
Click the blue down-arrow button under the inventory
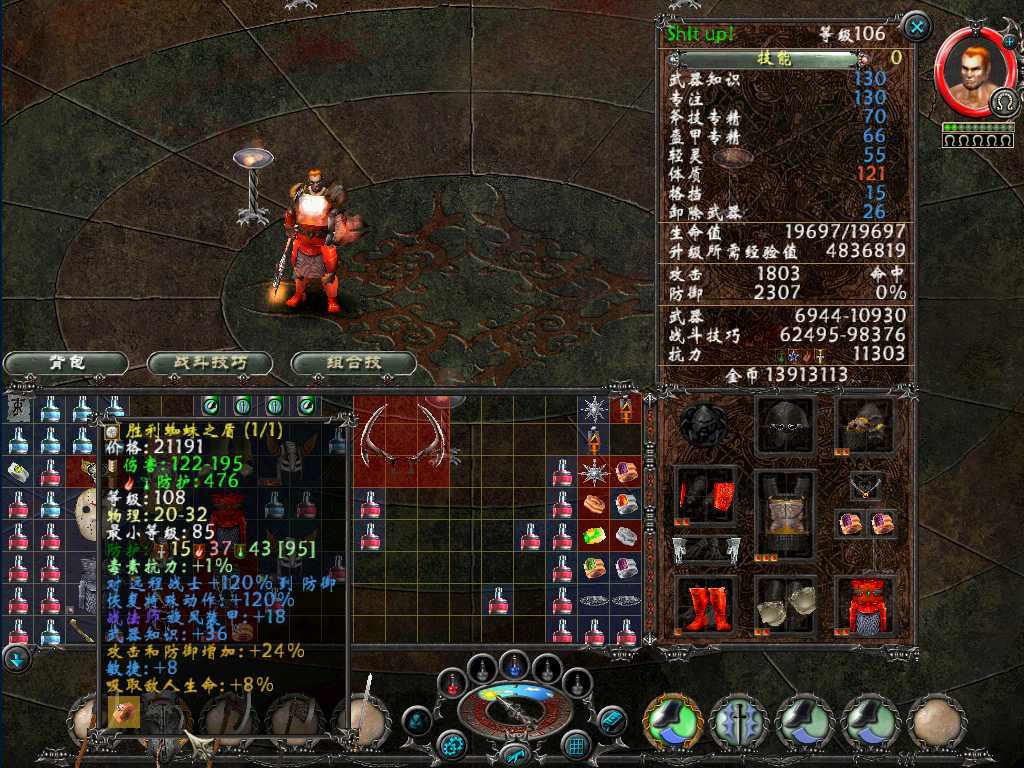16,659
